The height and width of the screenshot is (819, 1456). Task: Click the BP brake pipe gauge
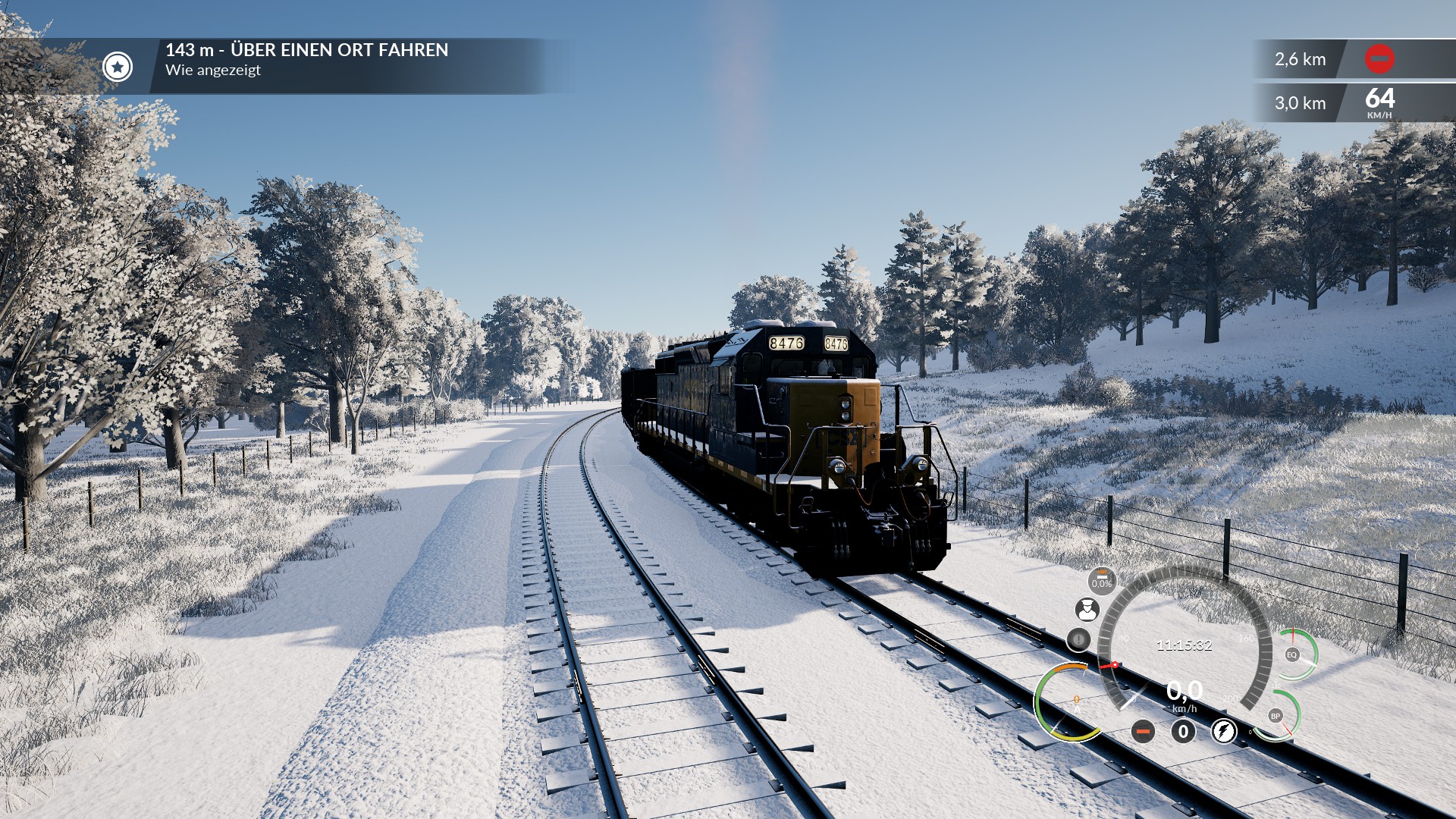pyautogui.click(x=1276, y=716)
